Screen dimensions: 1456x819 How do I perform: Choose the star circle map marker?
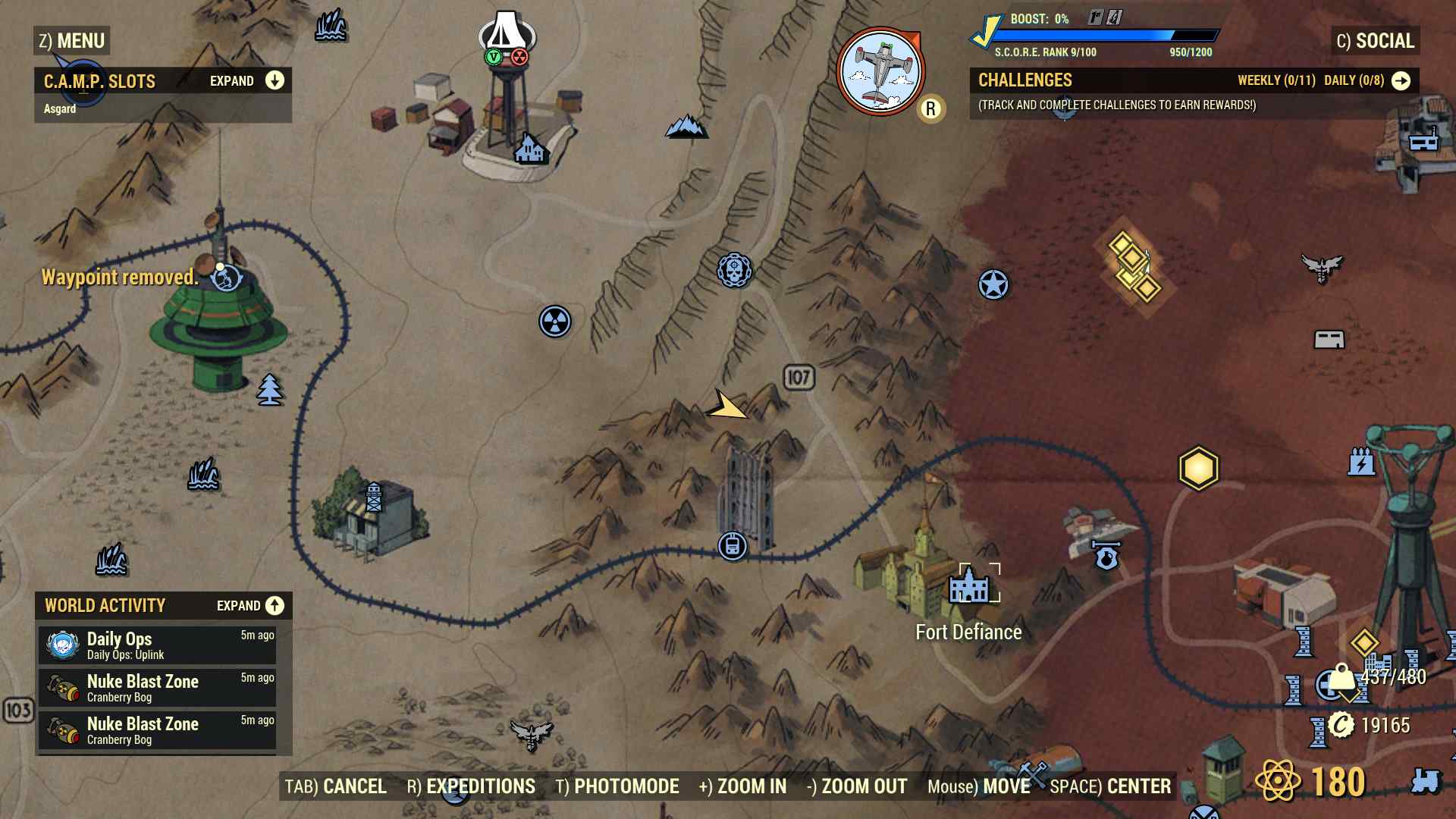(x=993, y=285)
